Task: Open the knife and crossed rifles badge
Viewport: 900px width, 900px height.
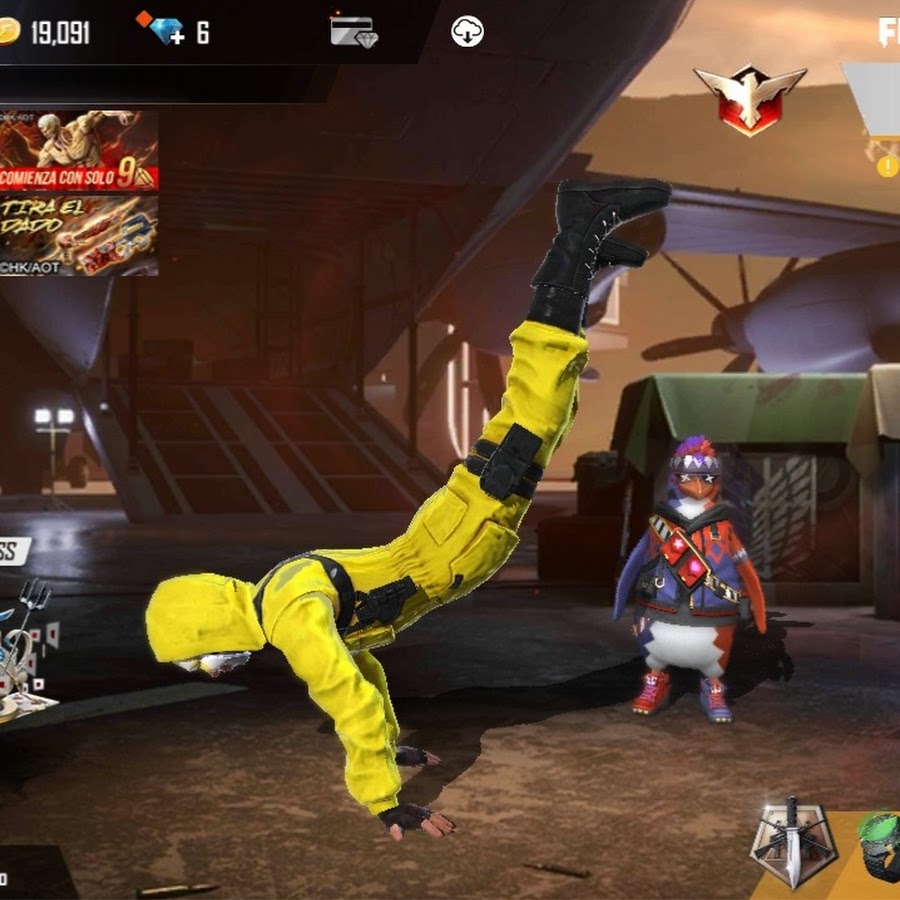Action: point(793,842)
